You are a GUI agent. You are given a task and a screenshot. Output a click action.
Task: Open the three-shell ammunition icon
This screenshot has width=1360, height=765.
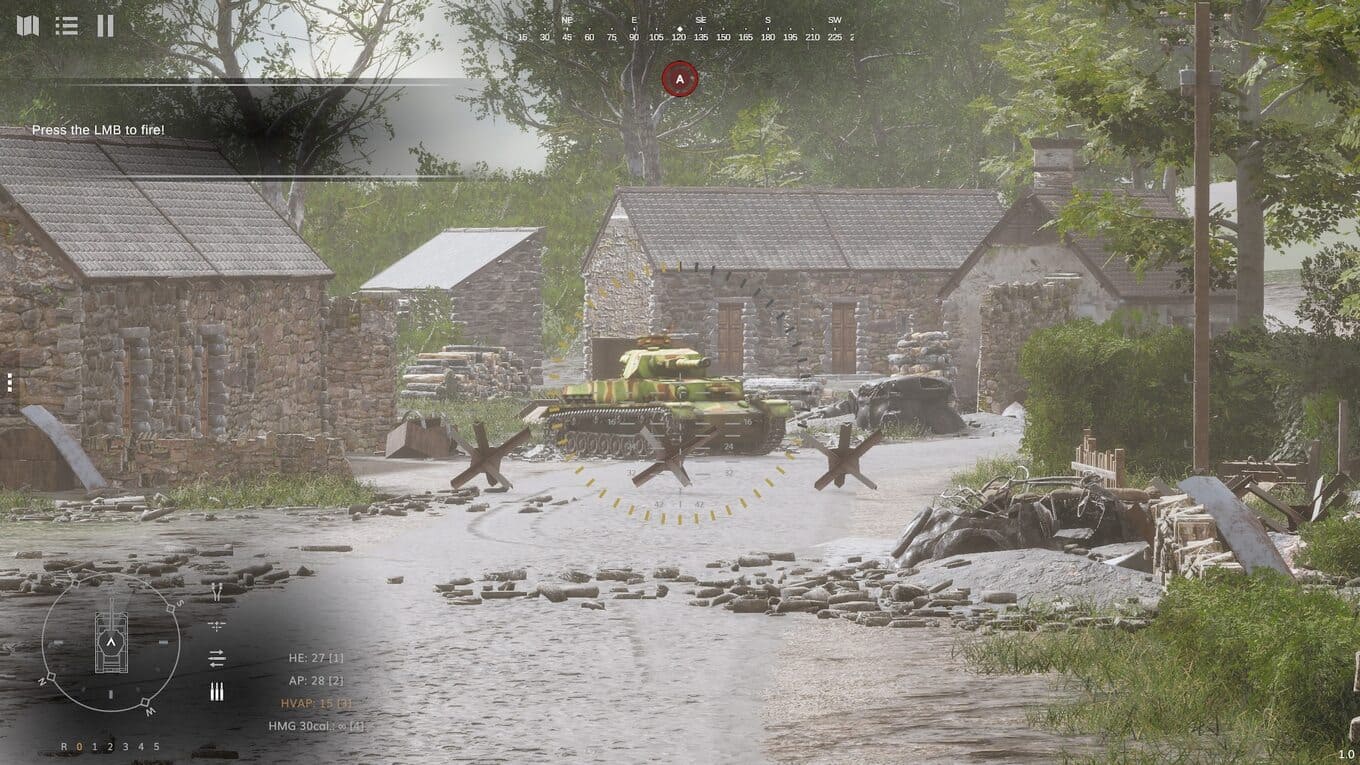217,691
